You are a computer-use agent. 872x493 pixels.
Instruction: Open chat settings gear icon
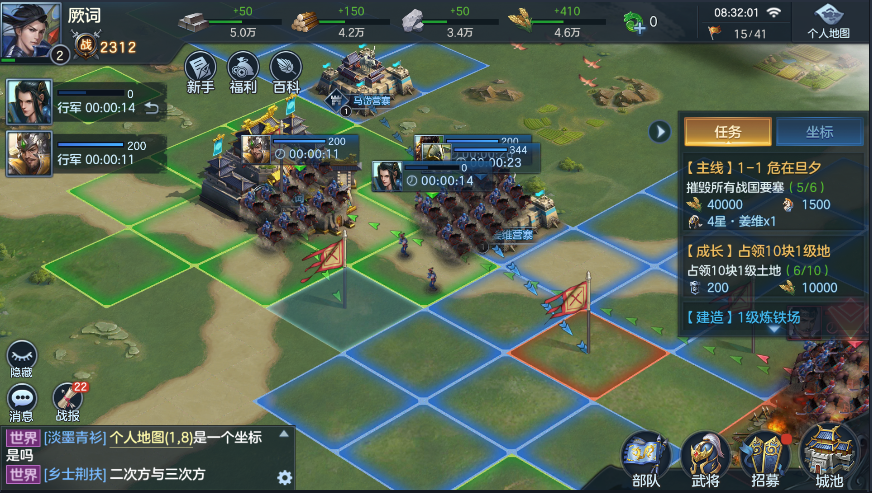[x=284, y=476]
